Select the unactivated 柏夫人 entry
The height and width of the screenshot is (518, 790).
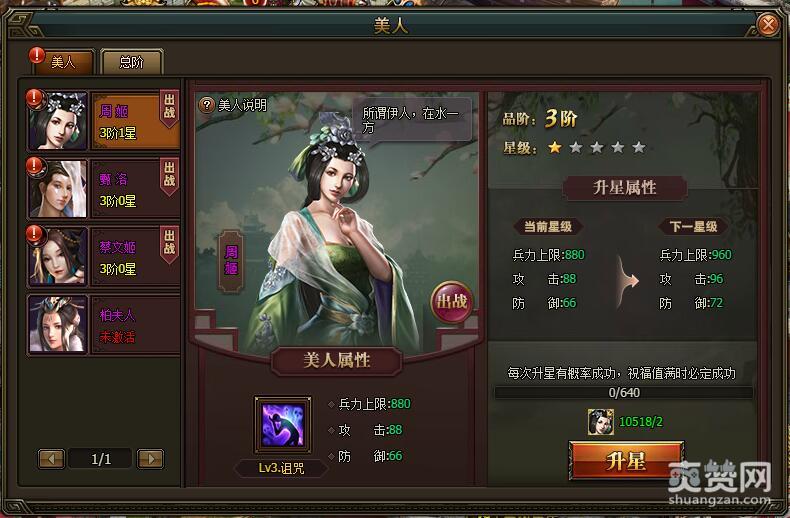(105, 323)
